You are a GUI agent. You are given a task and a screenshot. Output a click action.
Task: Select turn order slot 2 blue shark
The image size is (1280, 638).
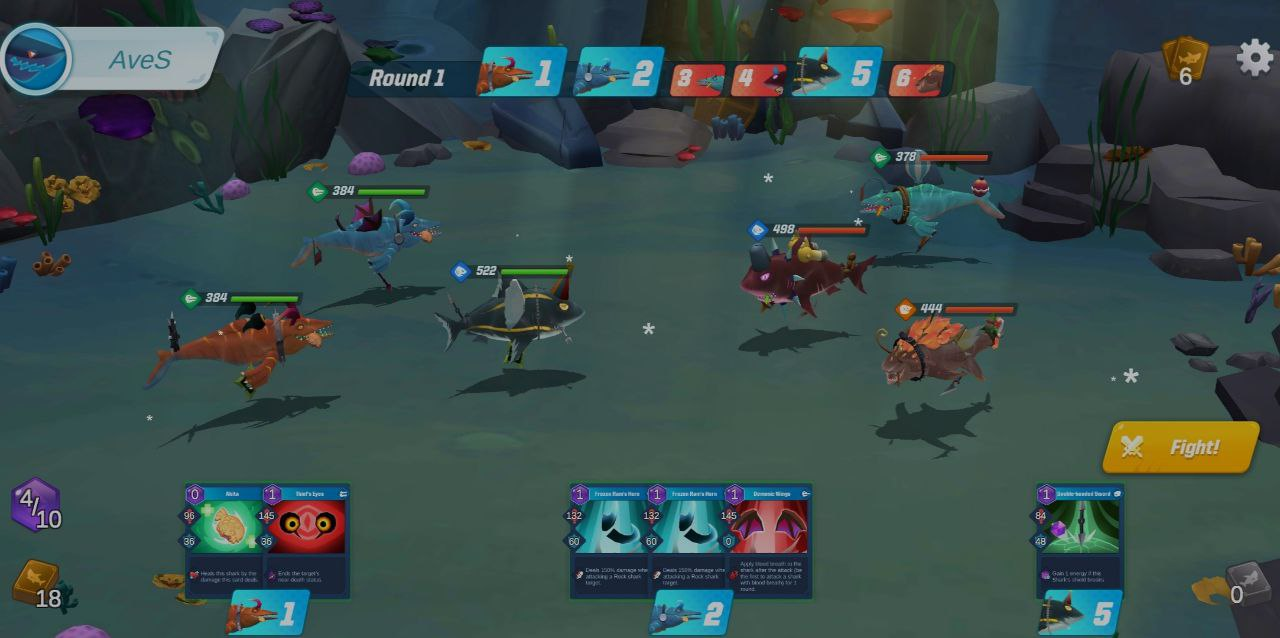pyautogui.click(x=619, y=73)
